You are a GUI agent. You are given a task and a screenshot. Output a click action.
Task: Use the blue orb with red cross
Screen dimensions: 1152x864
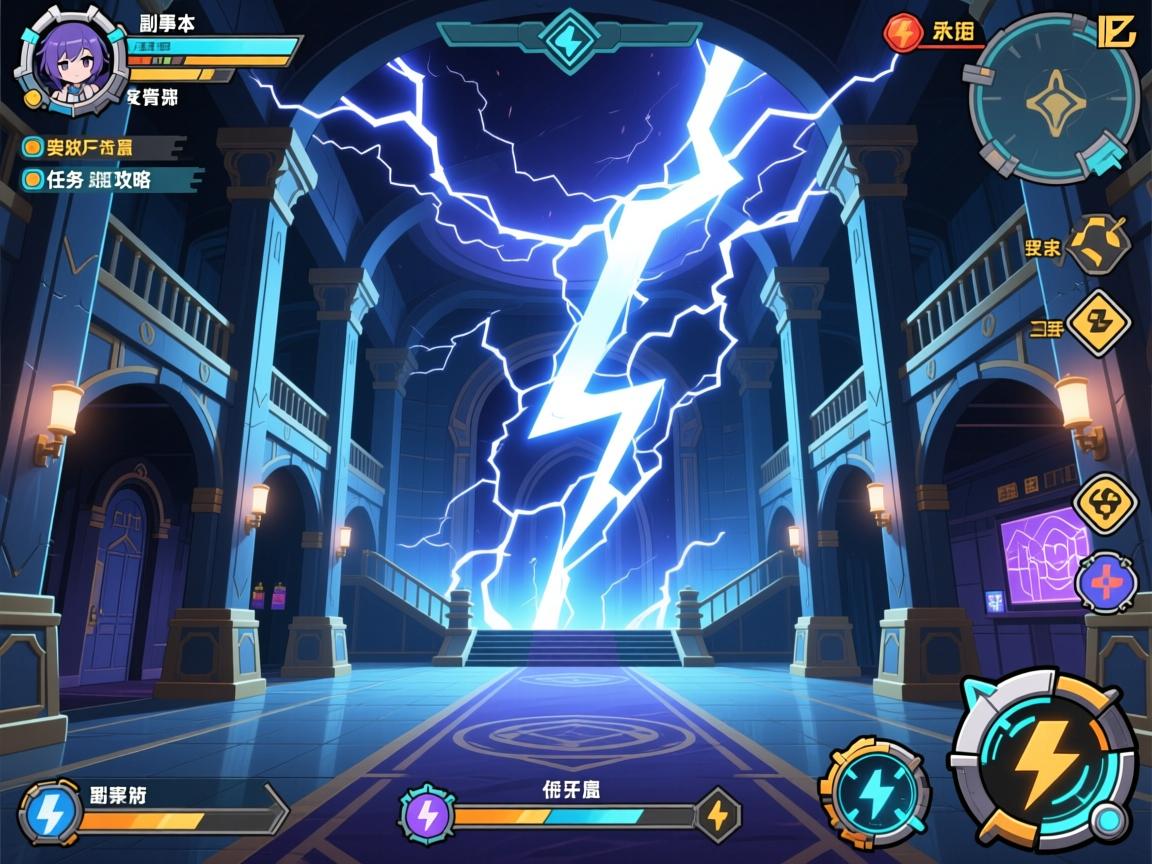click(x=1106, y=580)
